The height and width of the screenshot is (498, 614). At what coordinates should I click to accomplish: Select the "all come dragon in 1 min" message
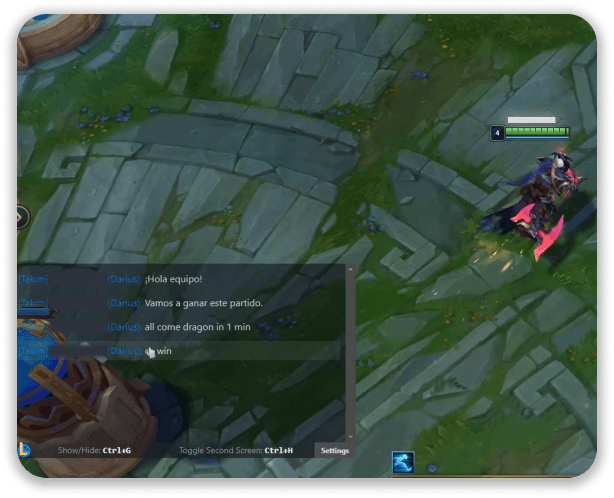pos(197,327)
